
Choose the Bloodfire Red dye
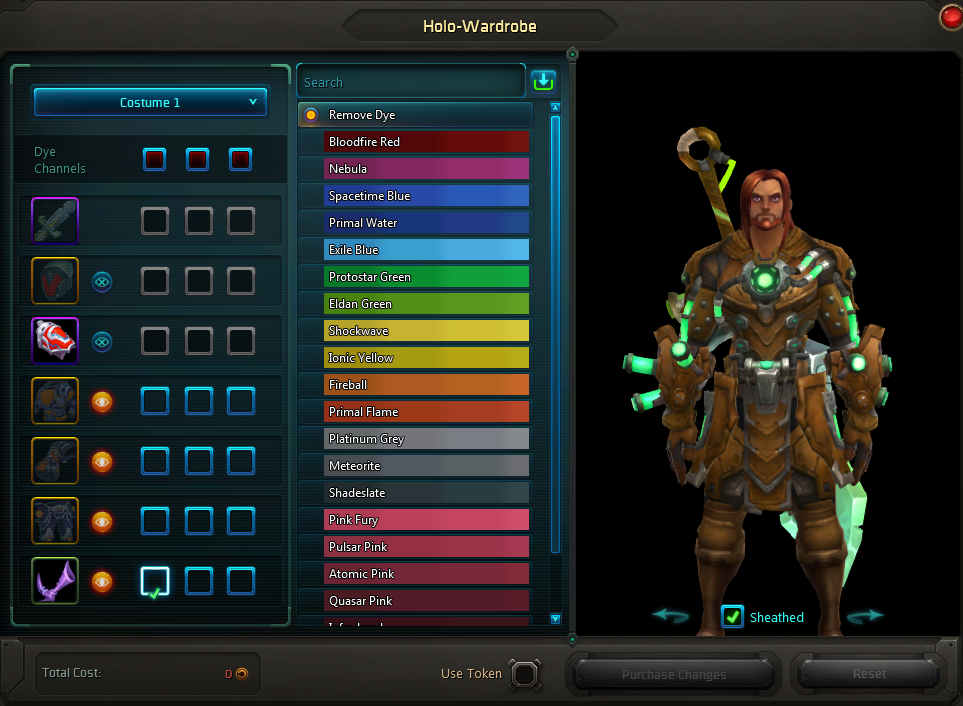pyautogui.click(x=426, y=142)
